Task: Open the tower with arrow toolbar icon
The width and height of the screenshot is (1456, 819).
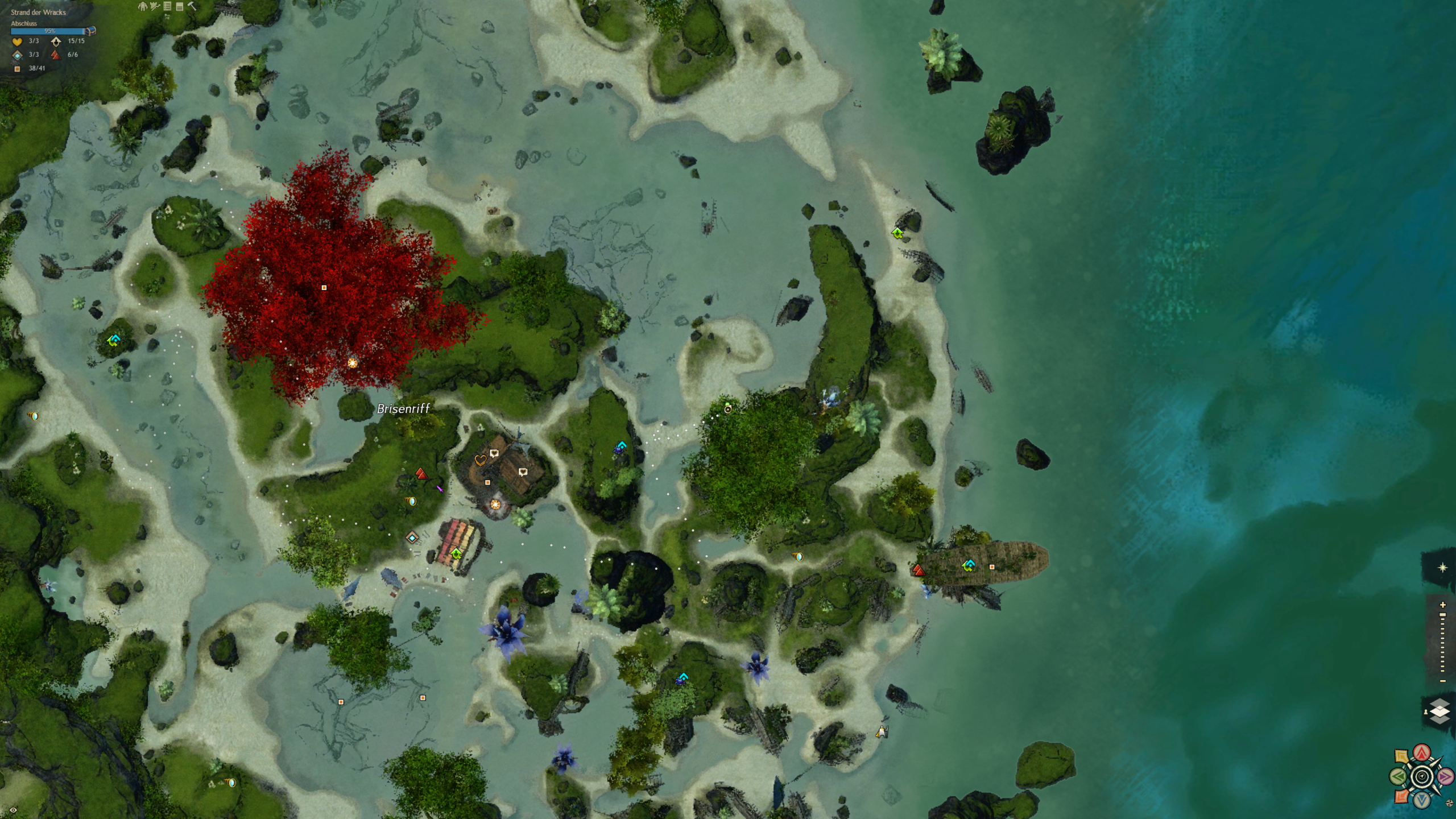Action: coord(155,6)
